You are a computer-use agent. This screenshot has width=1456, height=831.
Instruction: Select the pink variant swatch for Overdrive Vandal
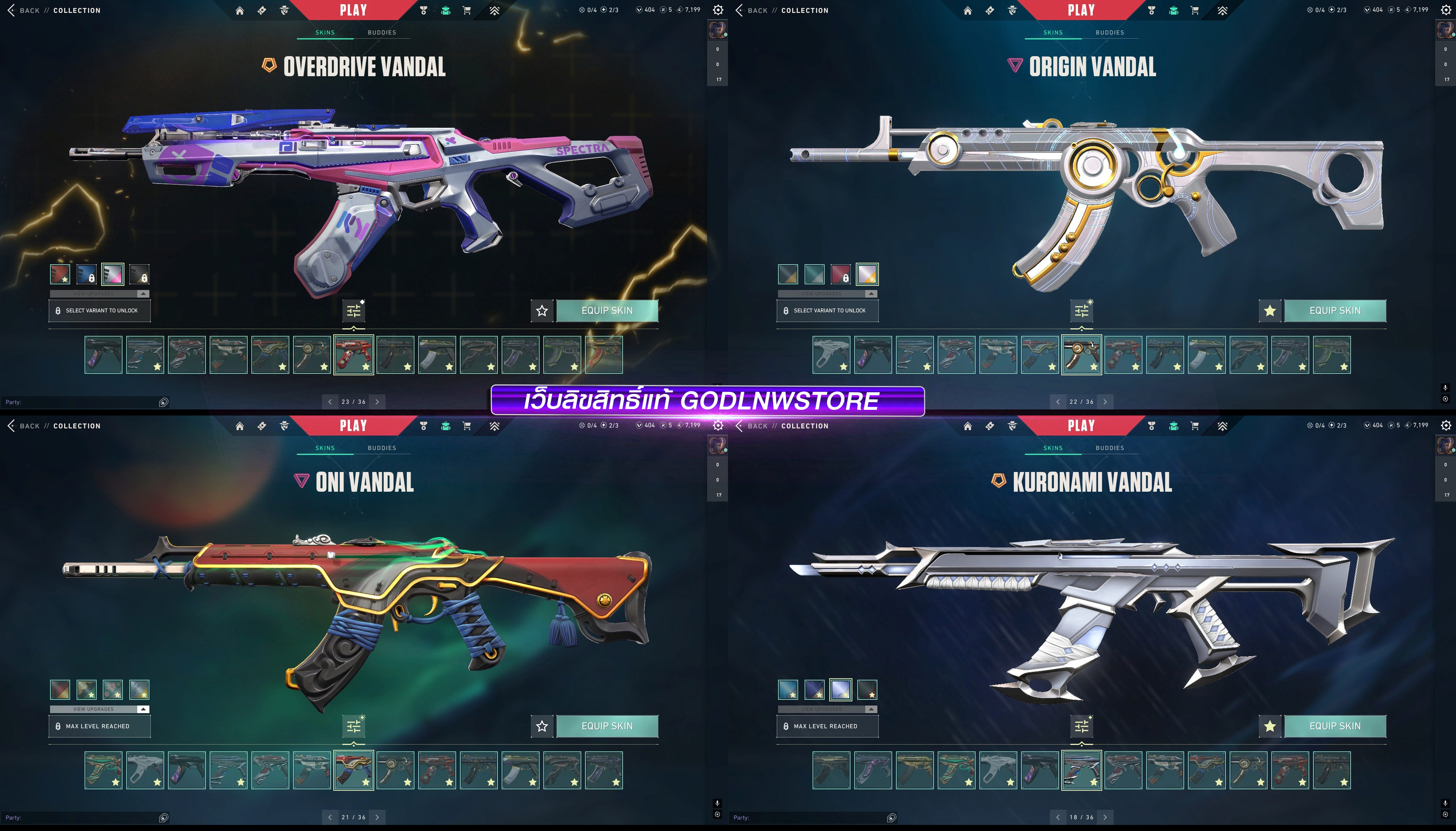113,274
